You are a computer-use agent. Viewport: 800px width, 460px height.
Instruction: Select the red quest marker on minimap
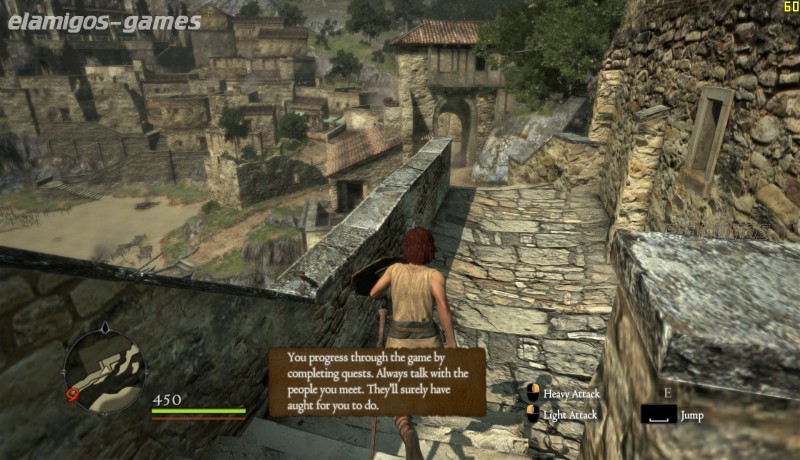tap(72, 394)
